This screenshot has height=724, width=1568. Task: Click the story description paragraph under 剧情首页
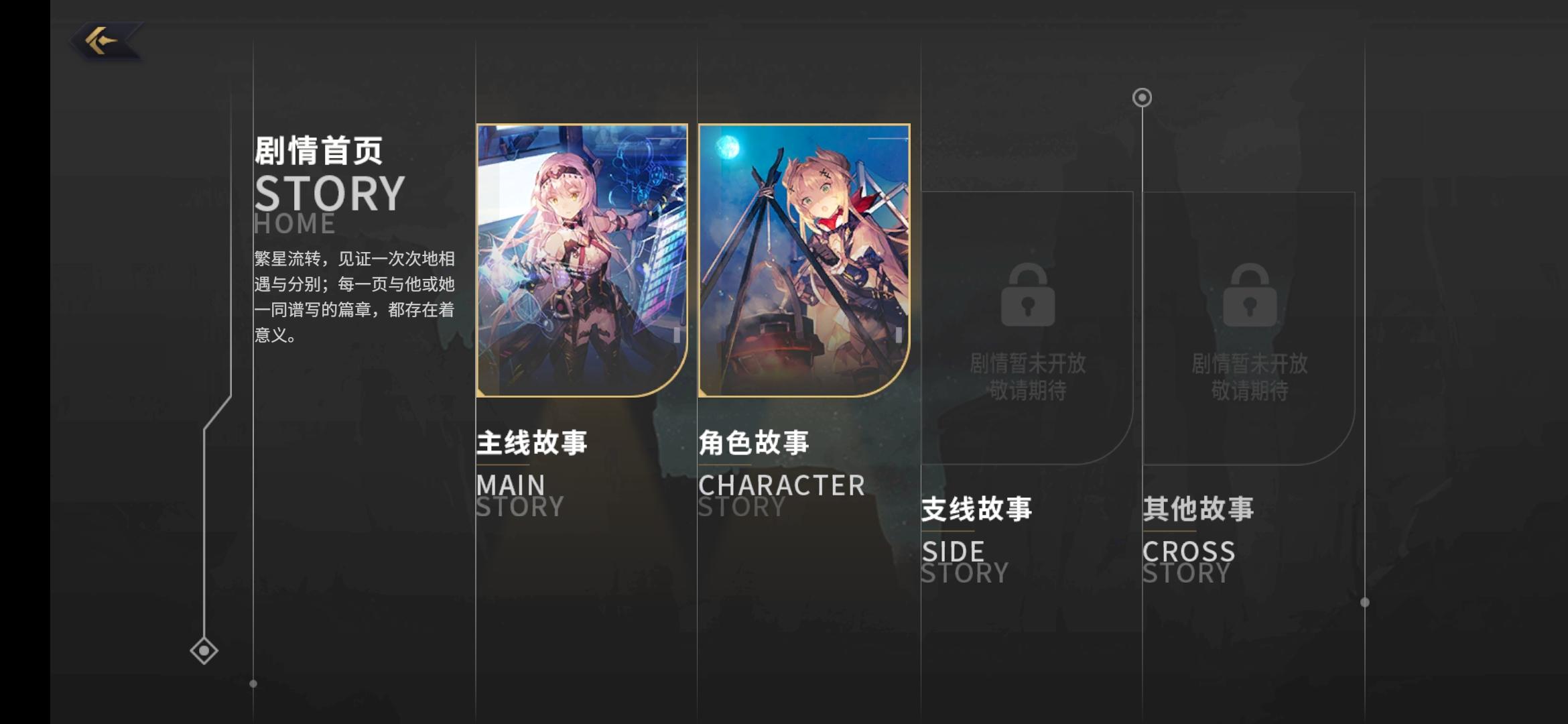point(353,294)
